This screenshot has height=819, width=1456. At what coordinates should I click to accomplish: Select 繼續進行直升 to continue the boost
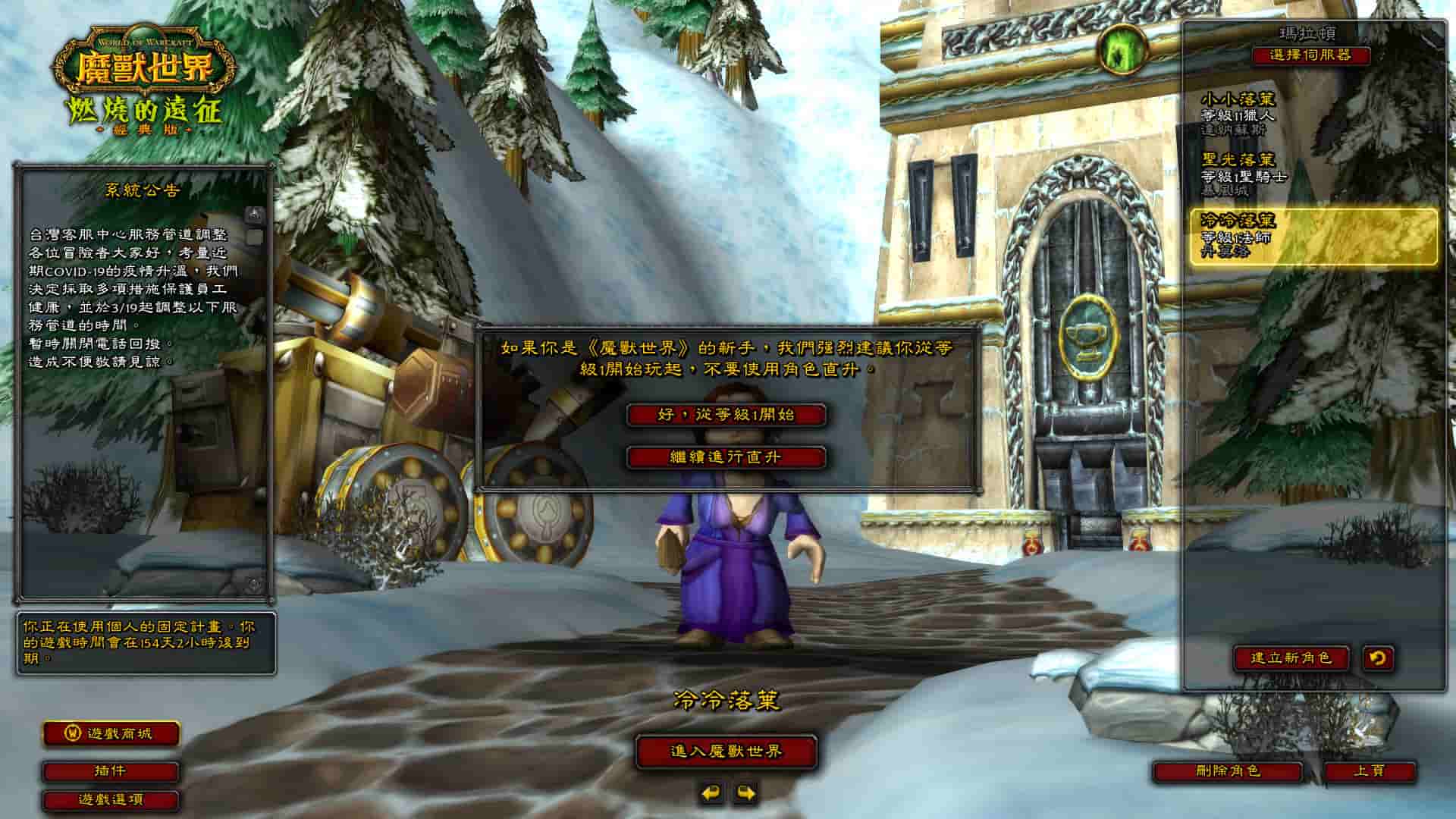tap(726, 457)
